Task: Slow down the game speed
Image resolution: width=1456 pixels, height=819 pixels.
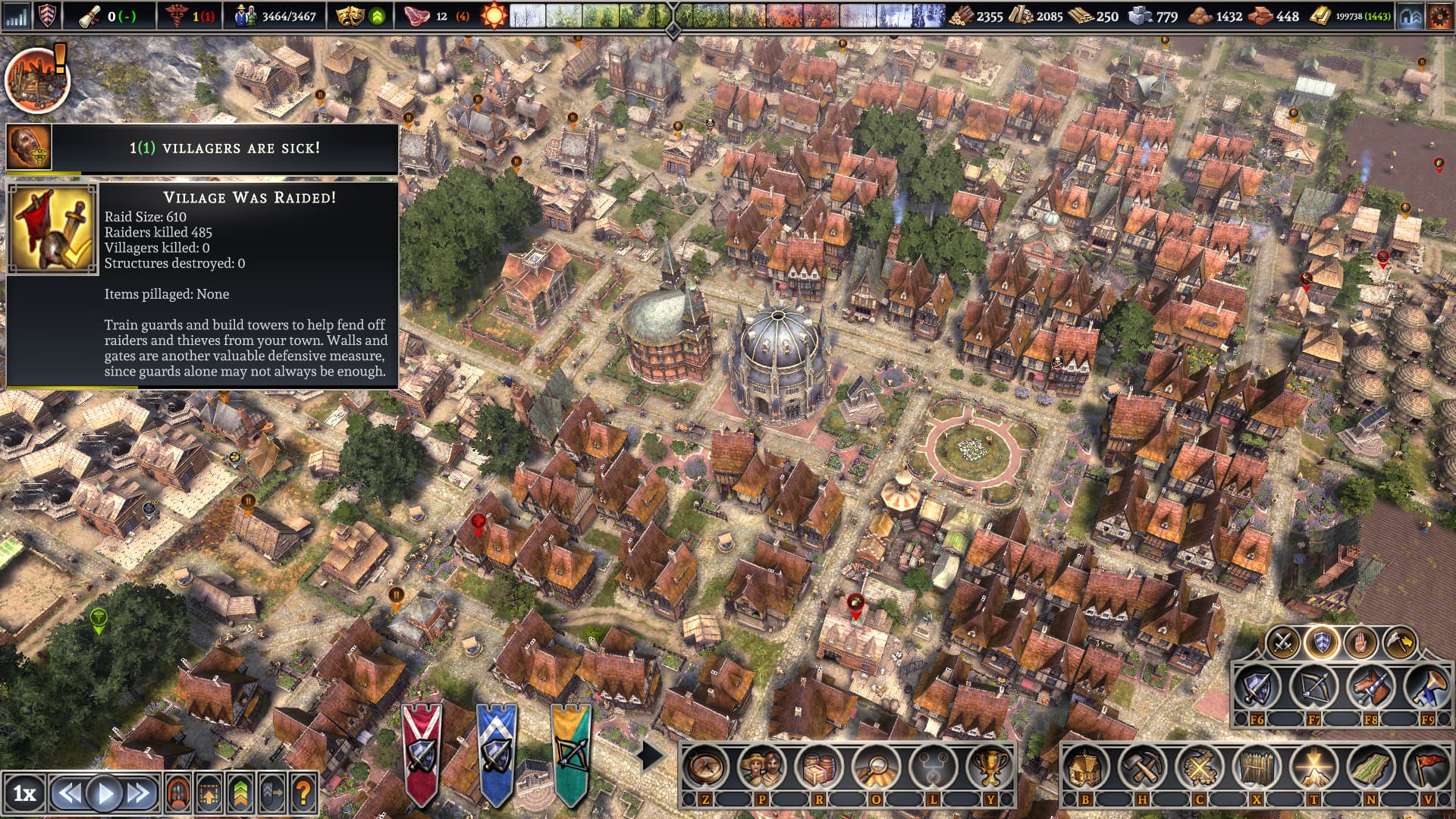Action: click(70, 793)
